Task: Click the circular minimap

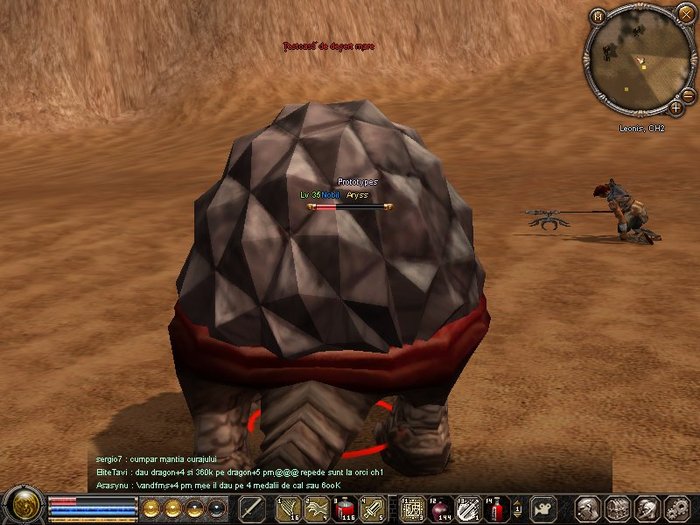Action: (638, 61)
